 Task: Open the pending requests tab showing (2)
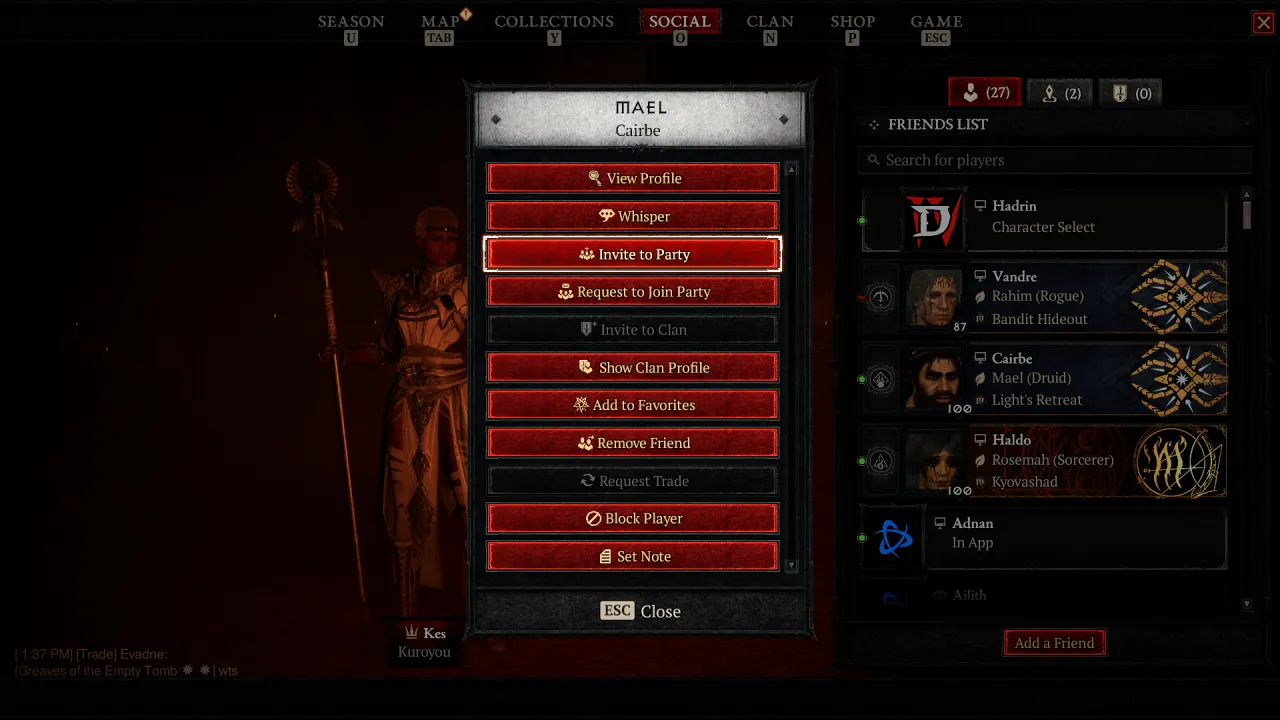(x=1060, y=92)
